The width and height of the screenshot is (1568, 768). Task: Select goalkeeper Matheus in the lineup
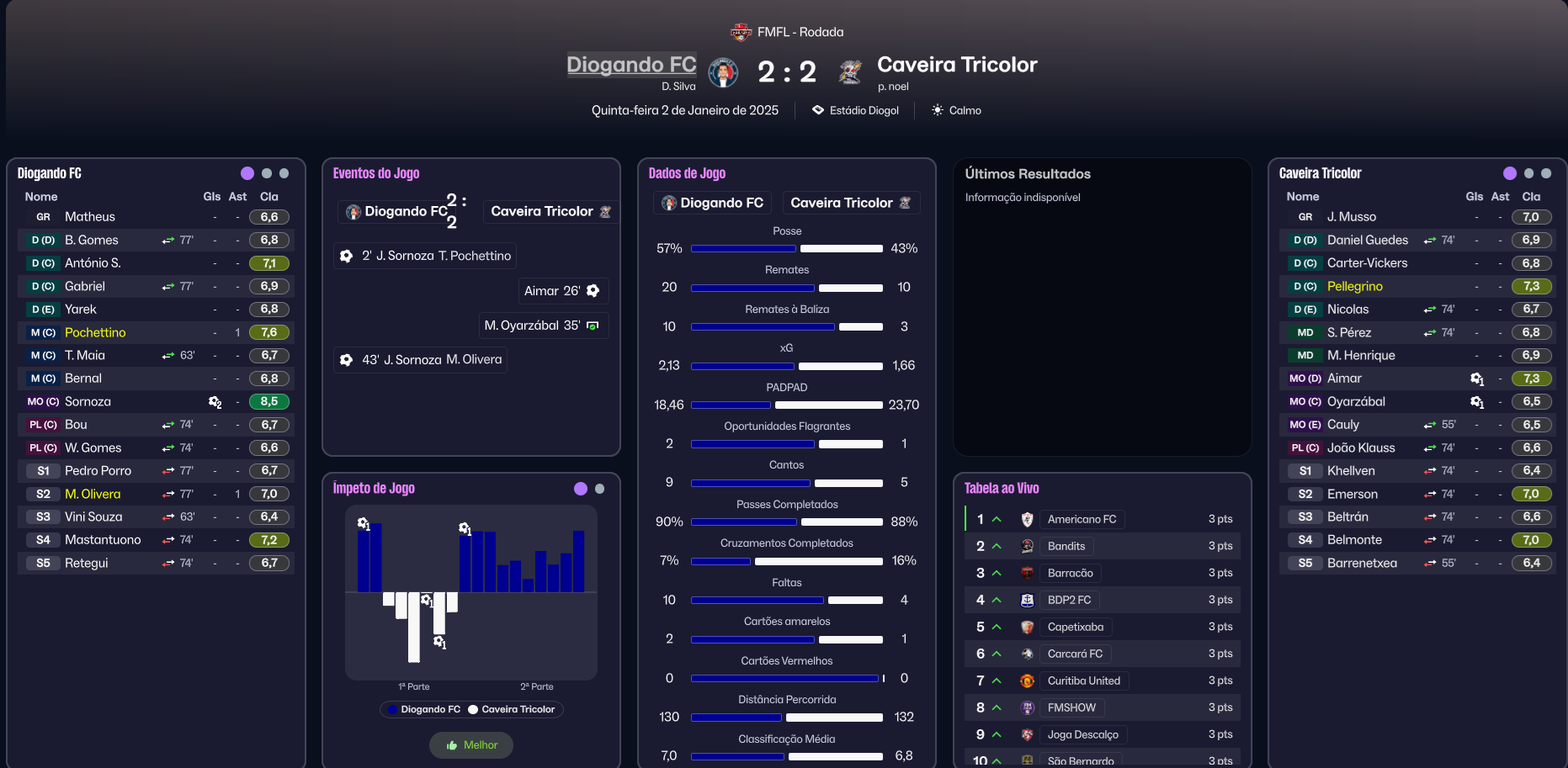pyautogui.click(x=90, y=217)
